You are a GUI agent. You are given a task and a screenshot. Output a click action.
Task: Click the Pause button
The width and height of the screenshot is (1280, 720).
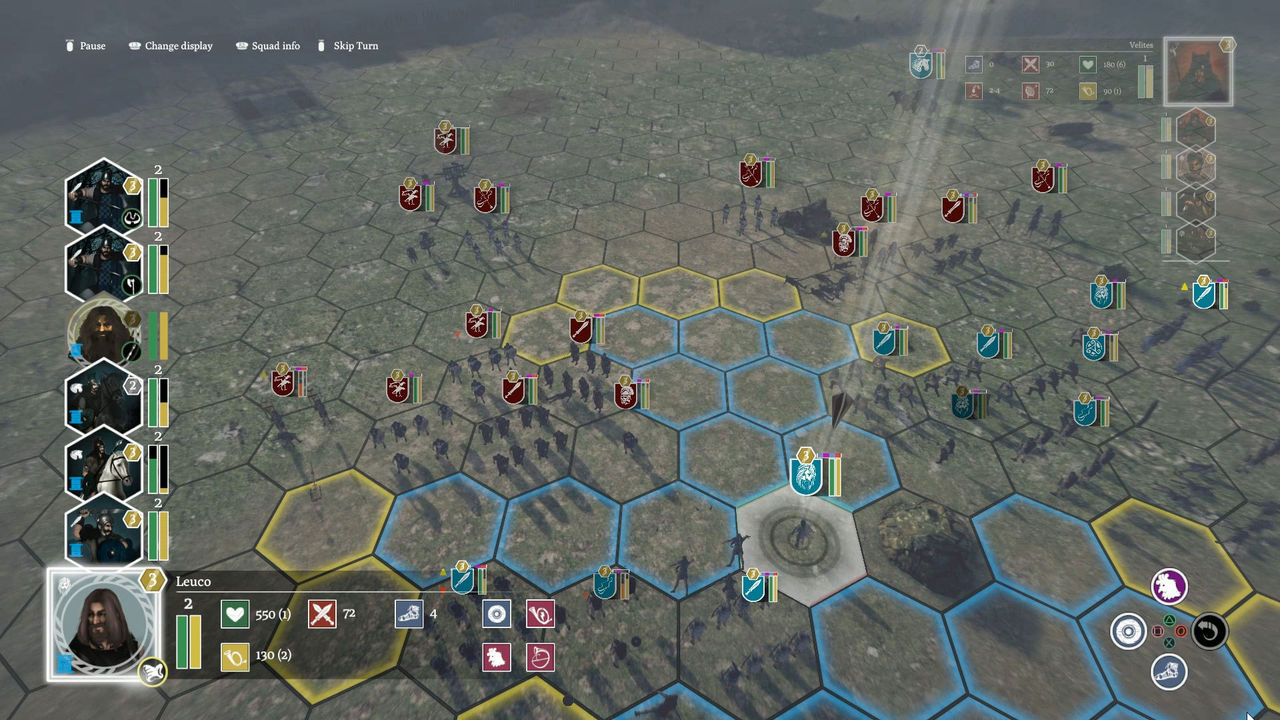[85, 45]
